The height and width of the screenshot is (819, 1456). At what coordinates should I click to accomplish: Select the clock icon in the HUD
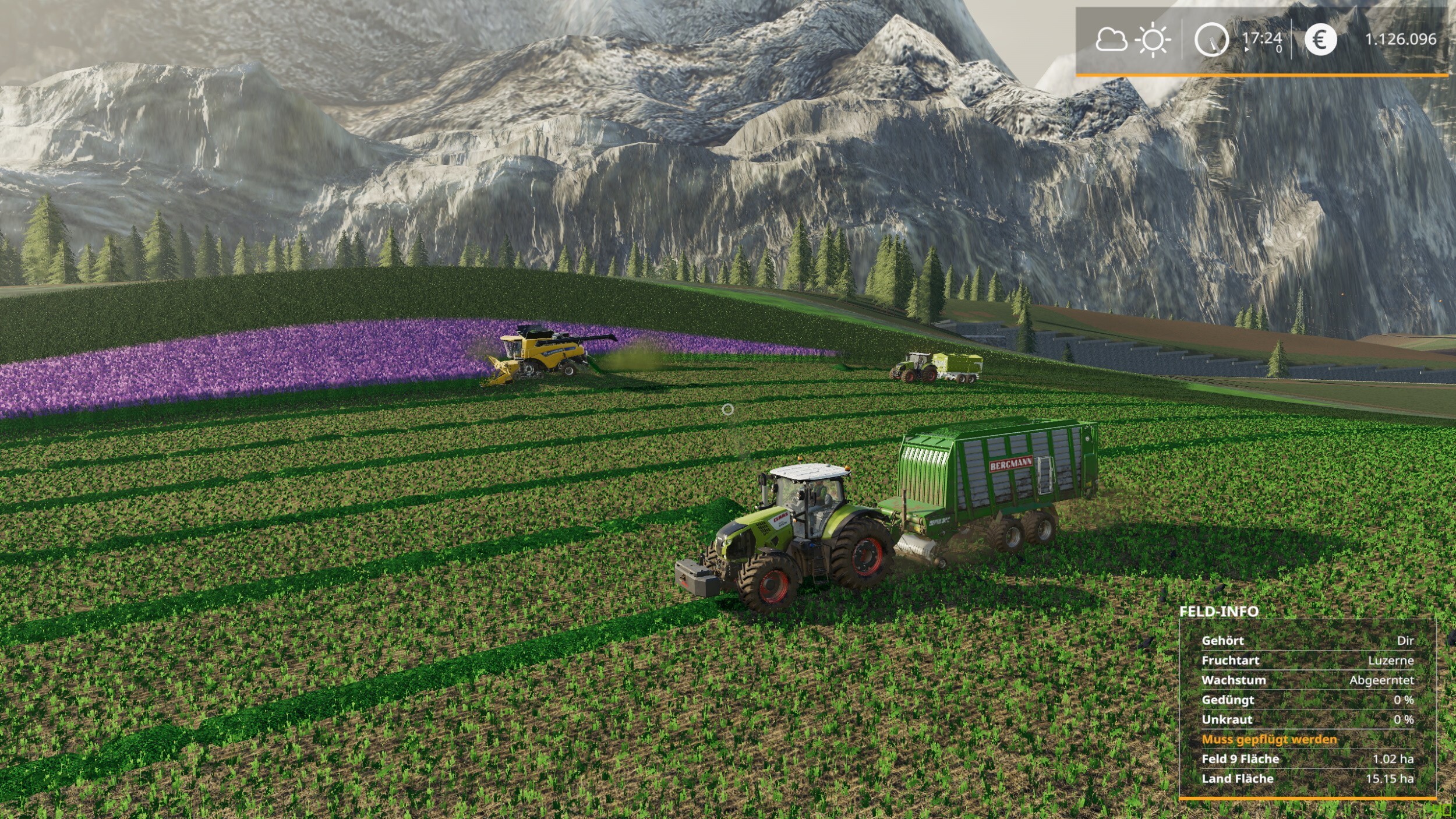coord(1211,40)
